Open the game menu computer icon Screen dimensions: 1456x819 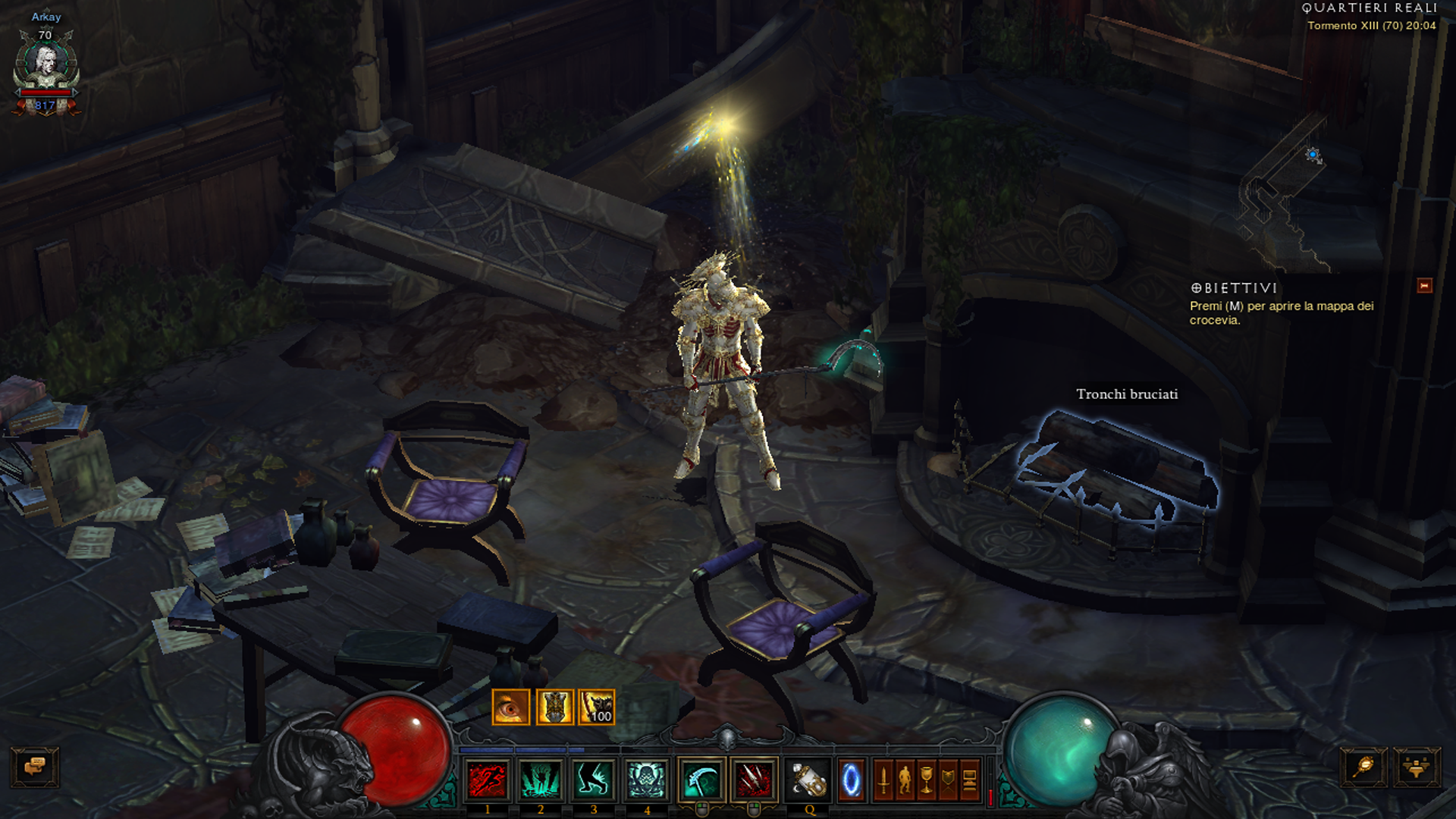click(x=970, y=780)
